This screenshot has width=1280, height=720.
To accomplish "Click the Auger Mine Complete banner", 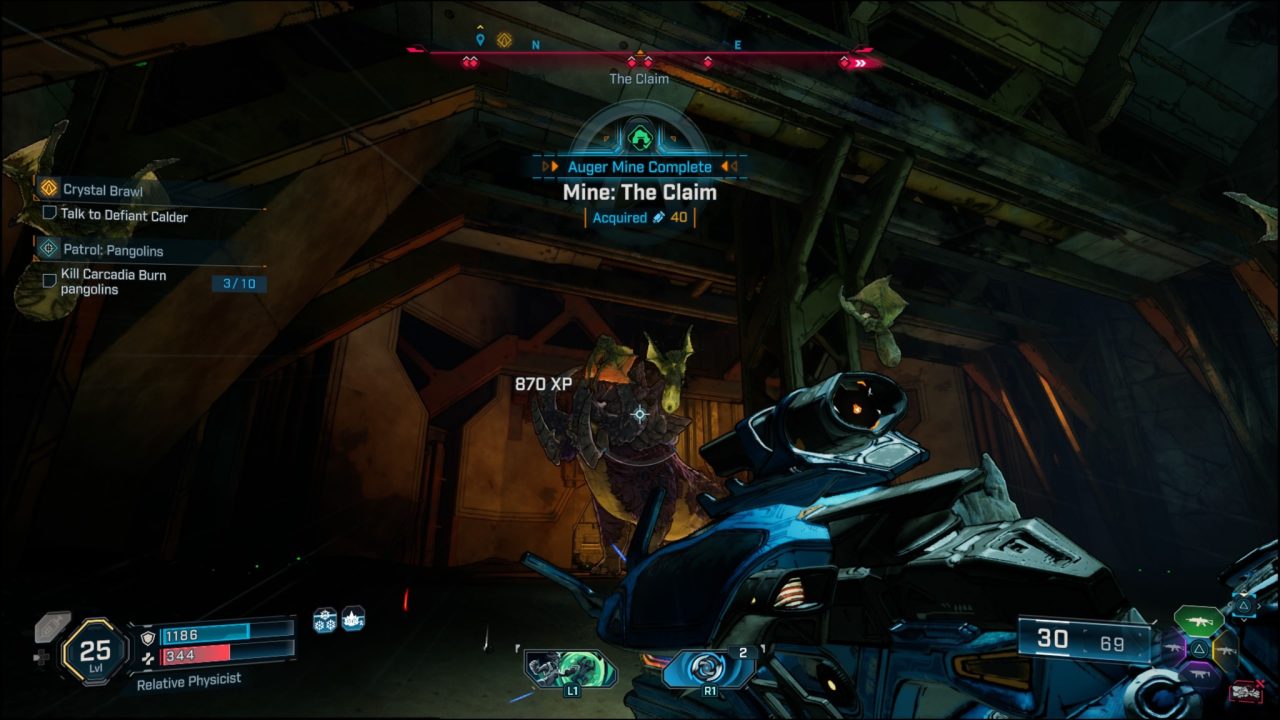I will 638,166.
